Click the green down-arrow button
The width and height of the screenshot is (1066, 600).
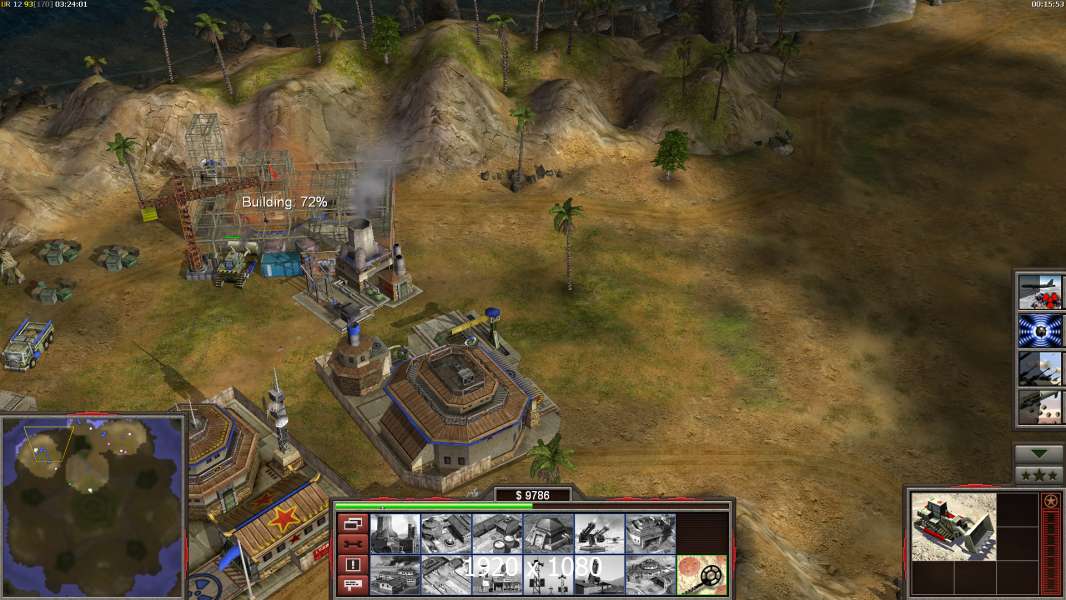tap(1039, 453)
